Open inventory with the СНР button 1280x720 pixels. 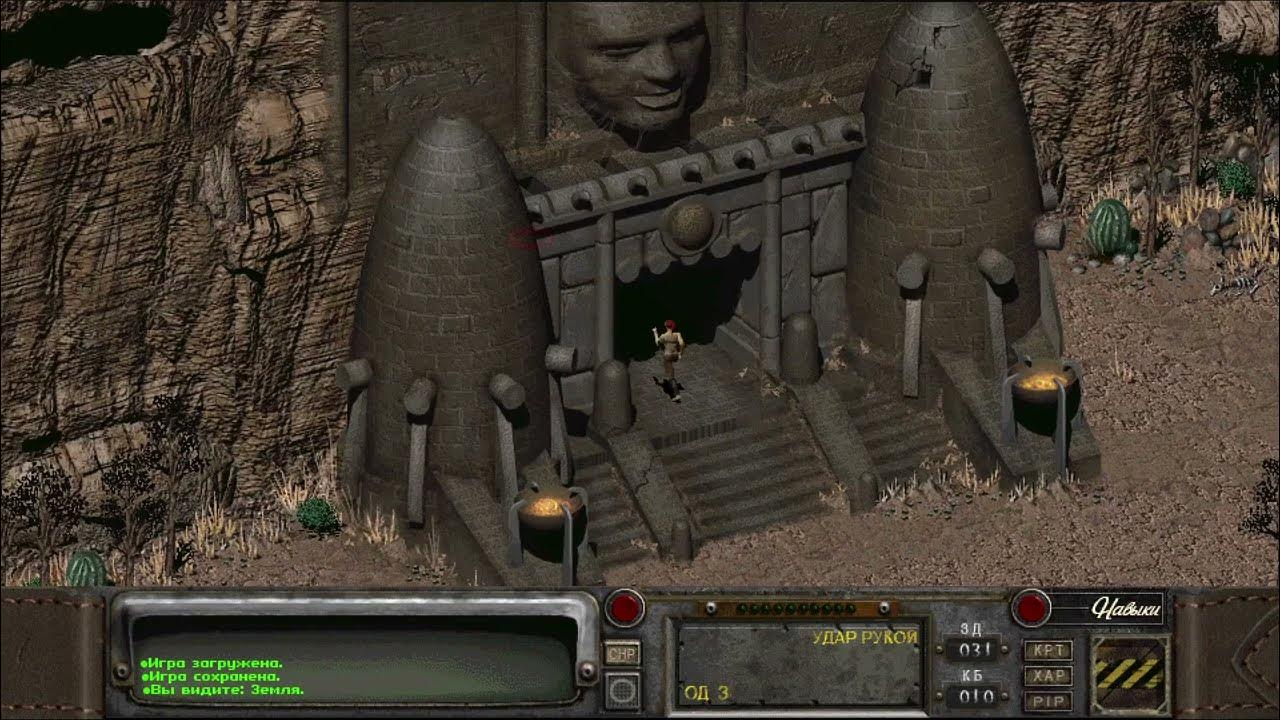(x=622, y=653)
